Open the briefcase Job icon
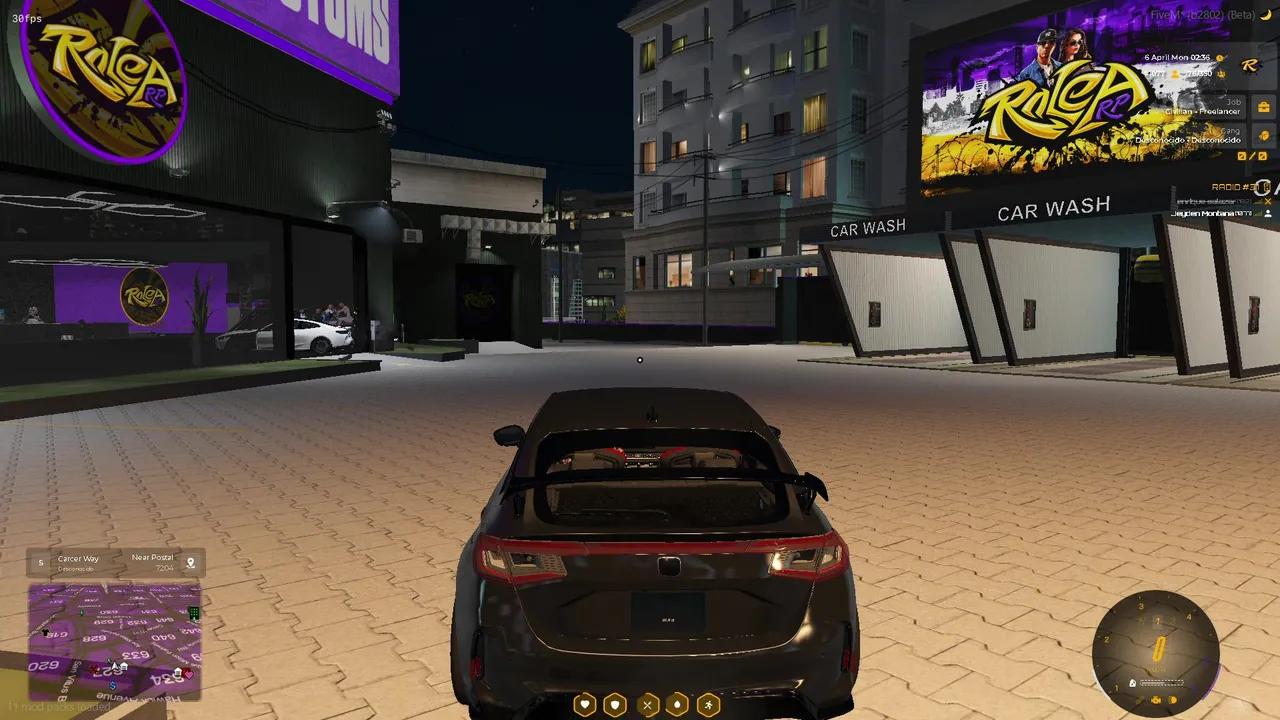 pyautogui.click(x=1263, y=107)
